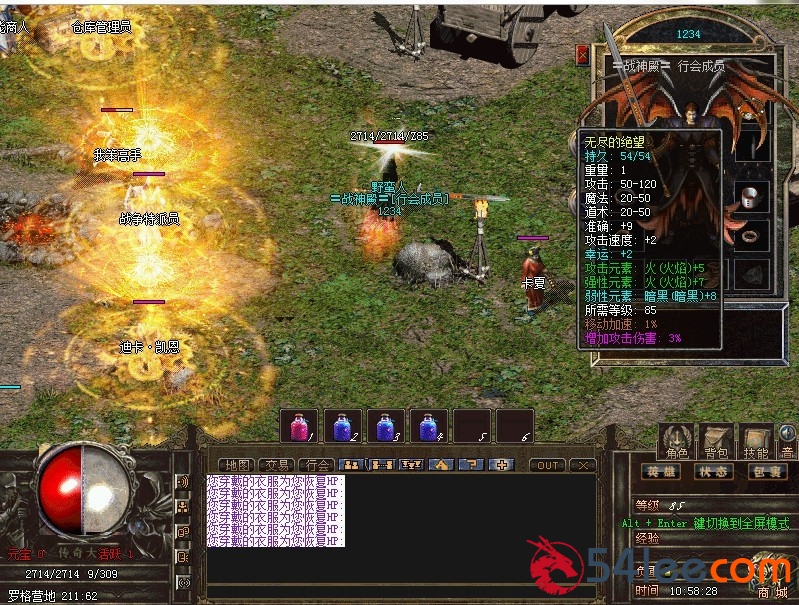Screen dimensions: 799x605
Task: Click the 交易 trade button
Action: (x=277, y=465)
